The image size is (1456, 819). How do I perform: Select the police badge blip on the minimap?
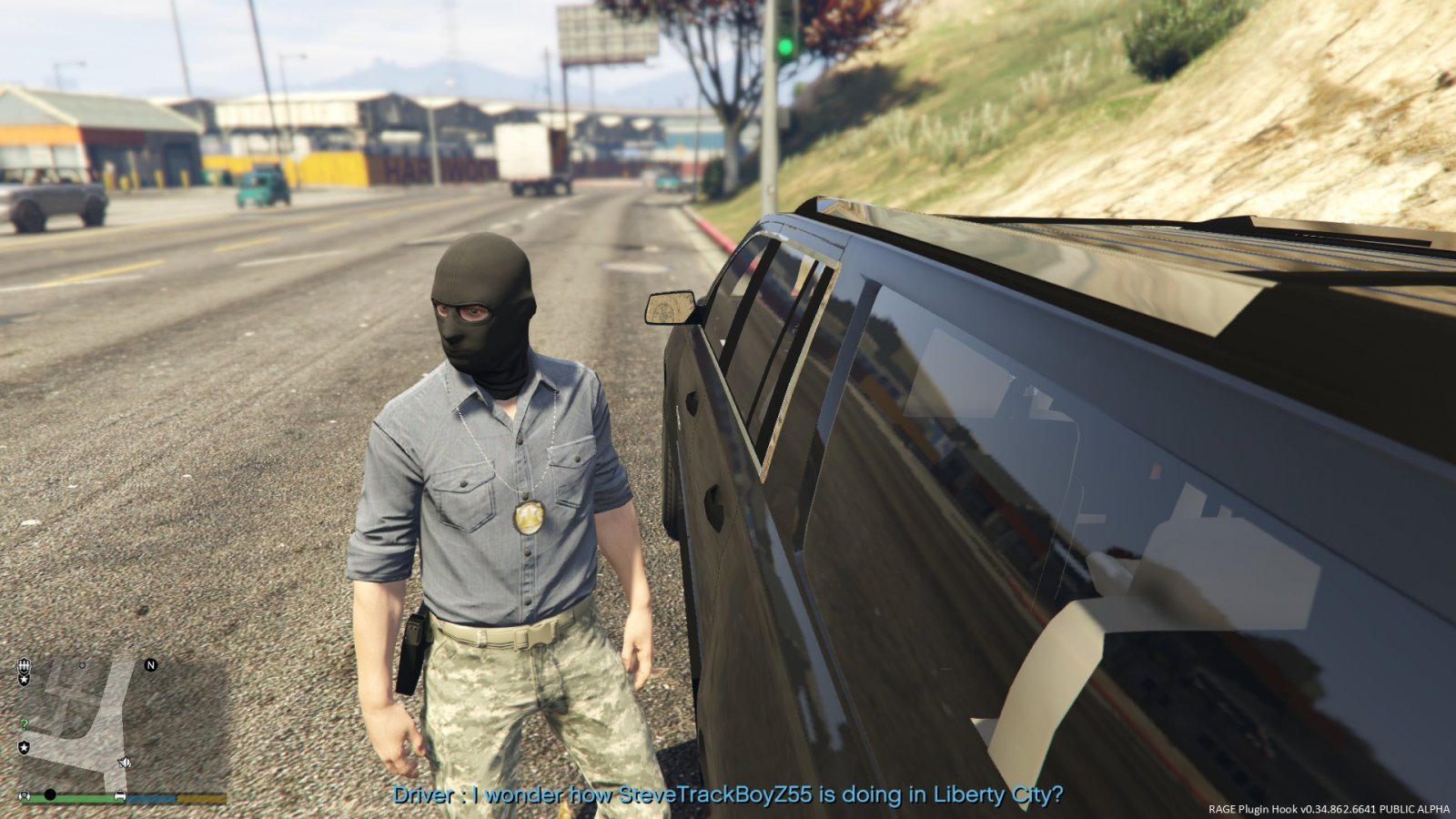[x=24, y=666]
